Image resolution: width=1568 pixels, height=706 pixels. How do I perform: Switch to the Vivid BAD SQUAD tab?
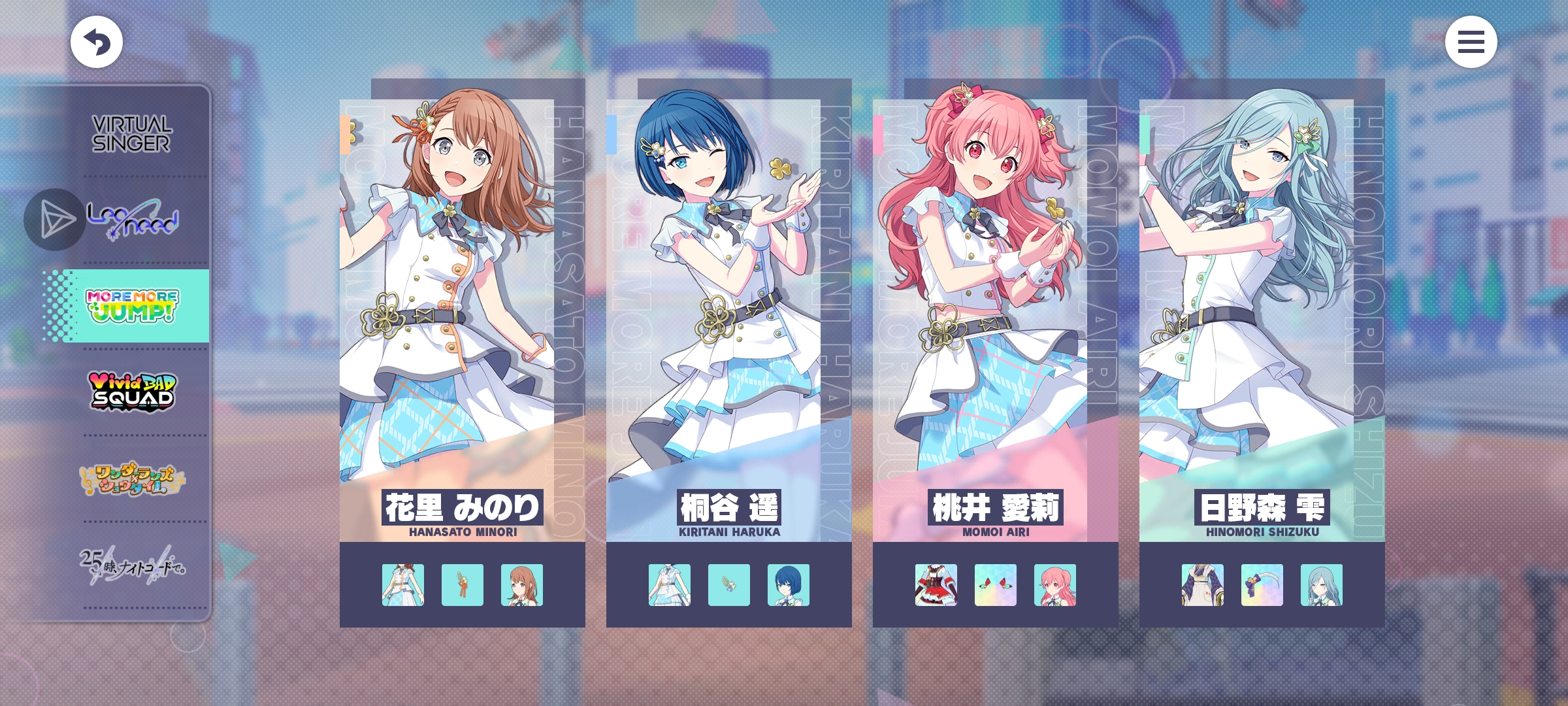click(133, 392)
